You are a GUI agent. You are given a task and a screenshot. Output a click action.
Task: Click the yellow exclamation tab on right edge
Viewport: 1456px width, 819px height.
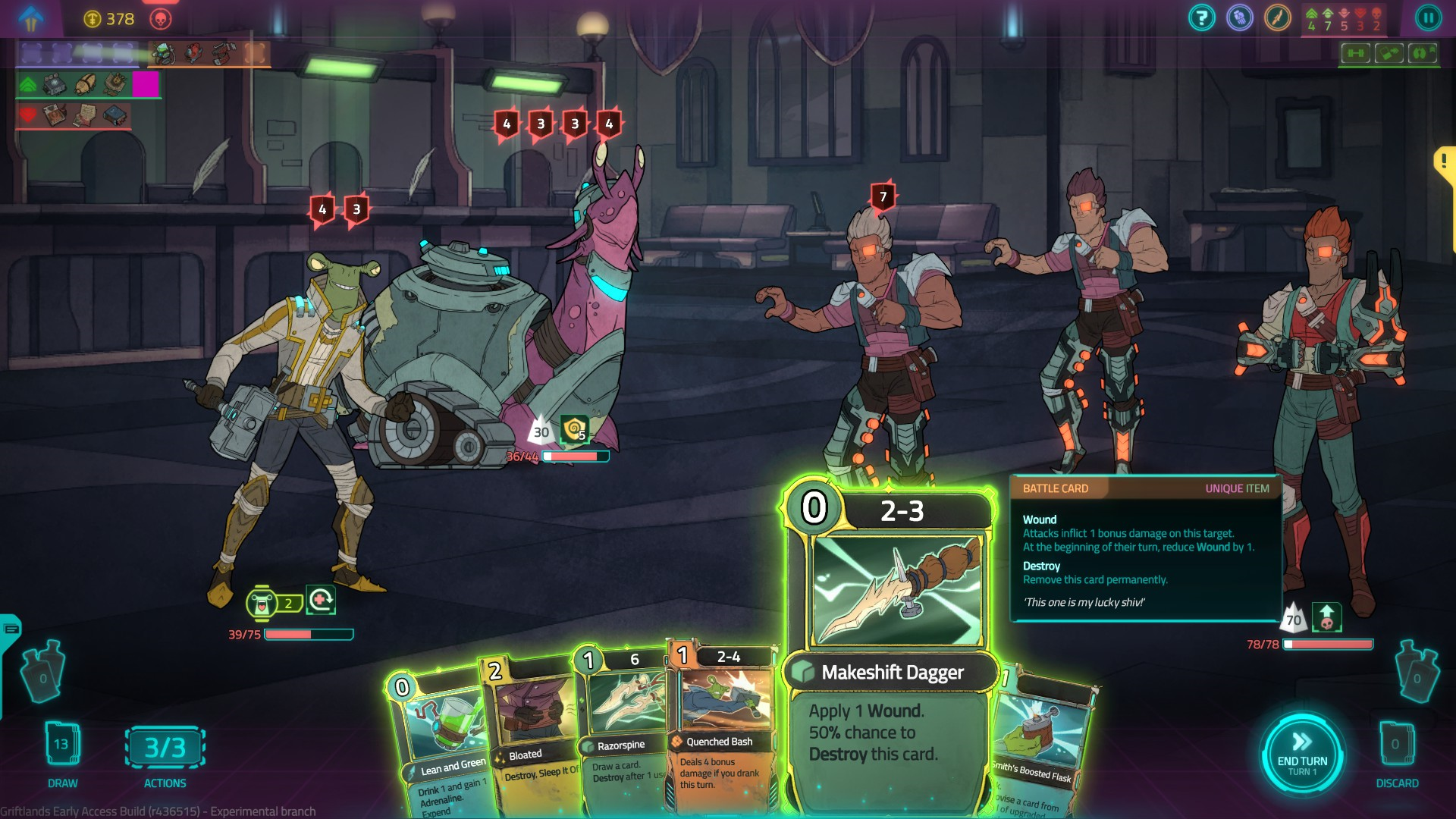point(1444,162)
